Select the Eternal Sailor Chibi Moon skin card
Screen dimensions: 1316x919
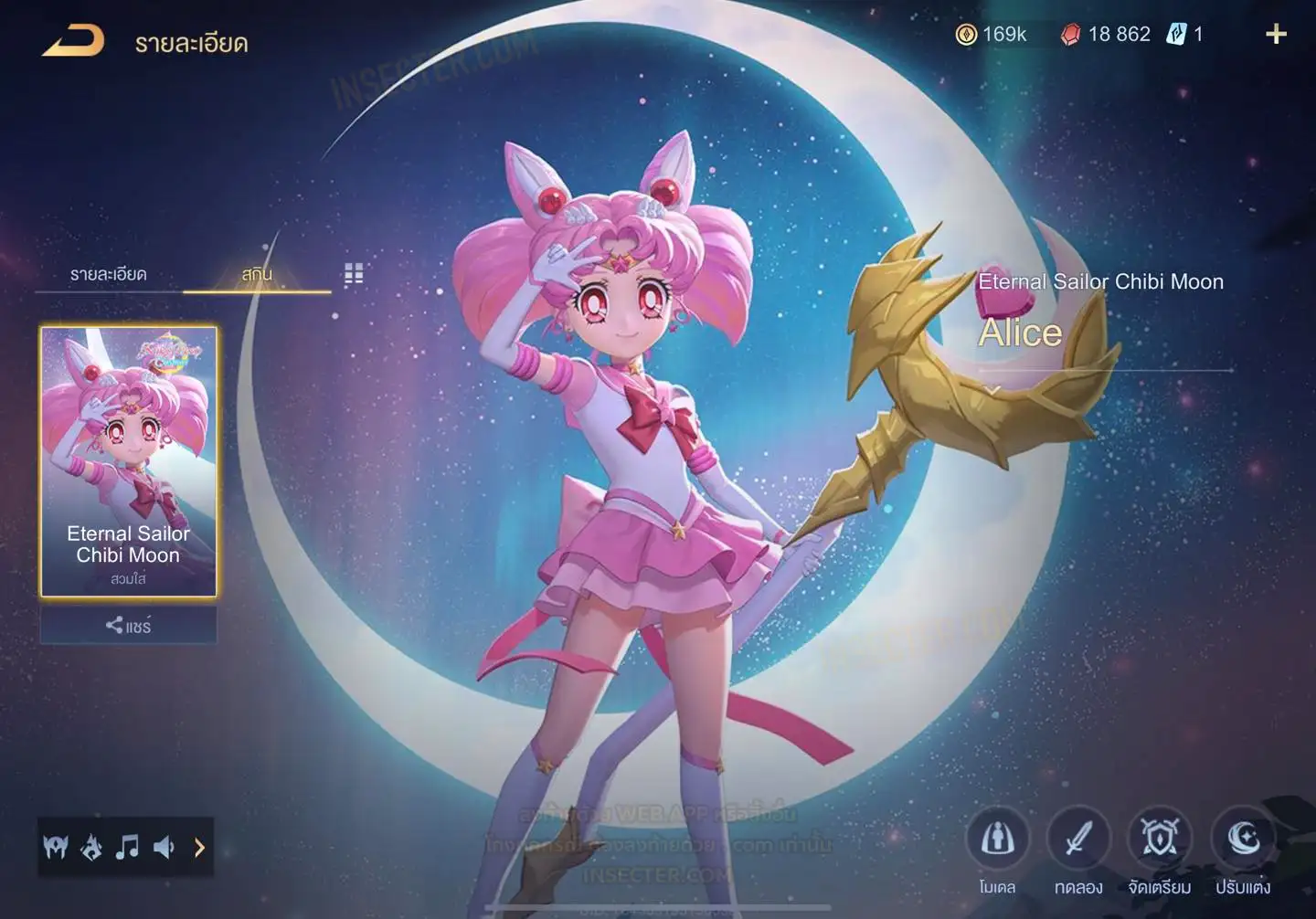coord(129,461)
